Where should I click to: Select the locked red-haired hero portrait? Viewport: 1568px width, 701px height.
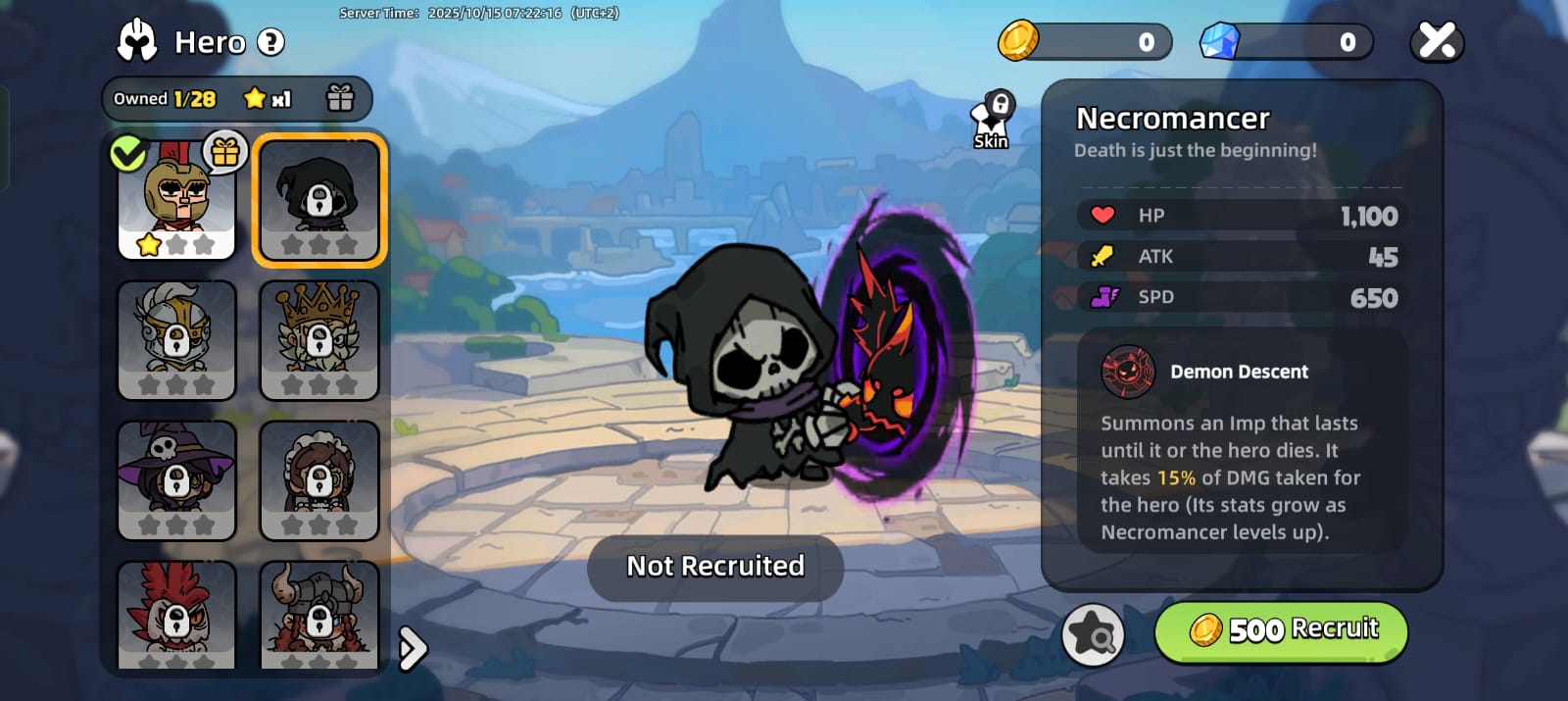[x=176, y=616]
